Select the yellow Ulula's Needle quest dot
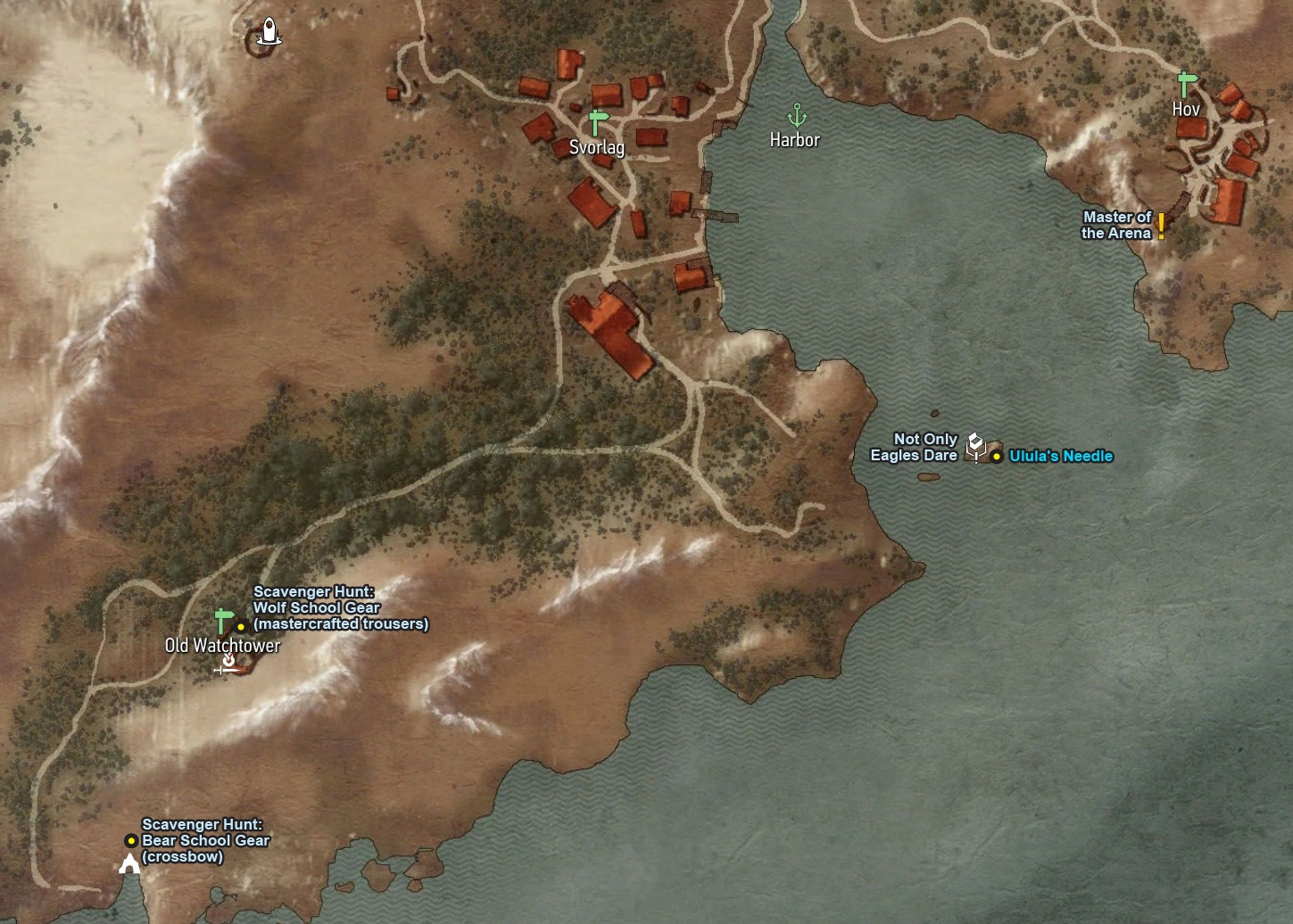The width and height of the screenshot is (1293, 924). pyautogui.click(x=996, y=456)
